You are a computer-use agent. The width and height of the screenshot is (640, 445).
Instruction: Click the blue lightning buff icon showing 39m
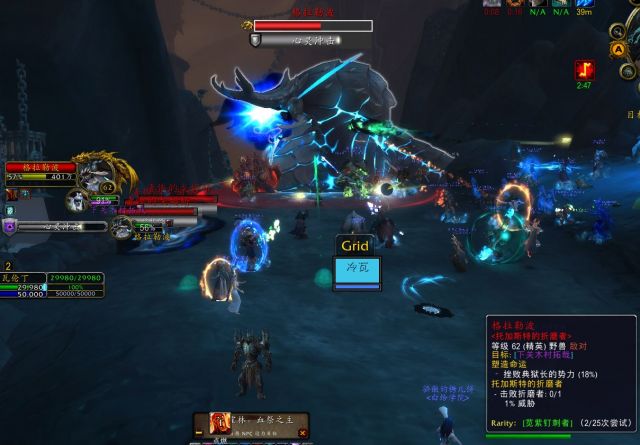pyautogui.click(x=585, y=5)
